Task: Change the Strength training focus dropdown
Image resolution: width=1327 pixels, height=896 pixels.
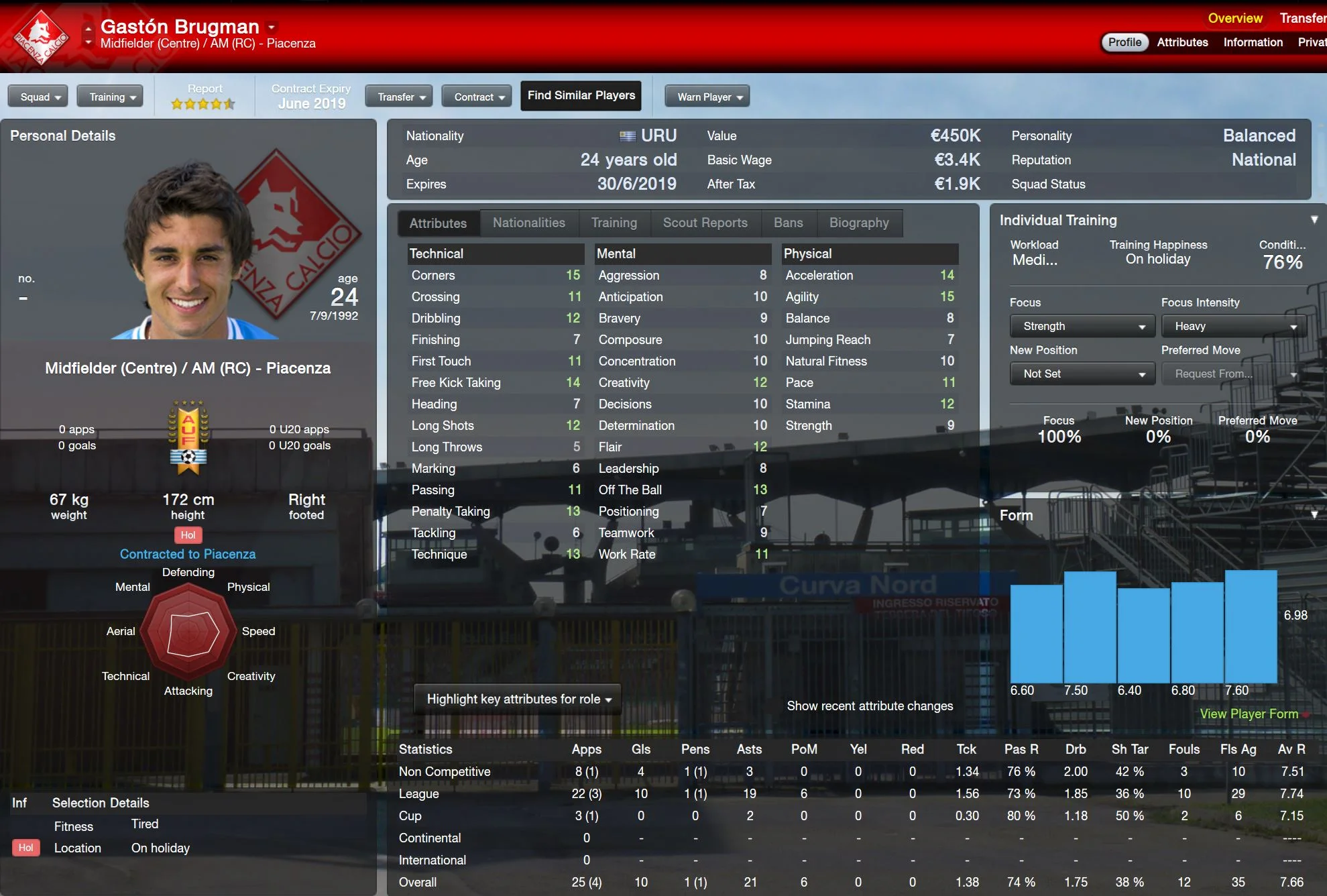Action: pyautogui.click(x=1082, y=327)
